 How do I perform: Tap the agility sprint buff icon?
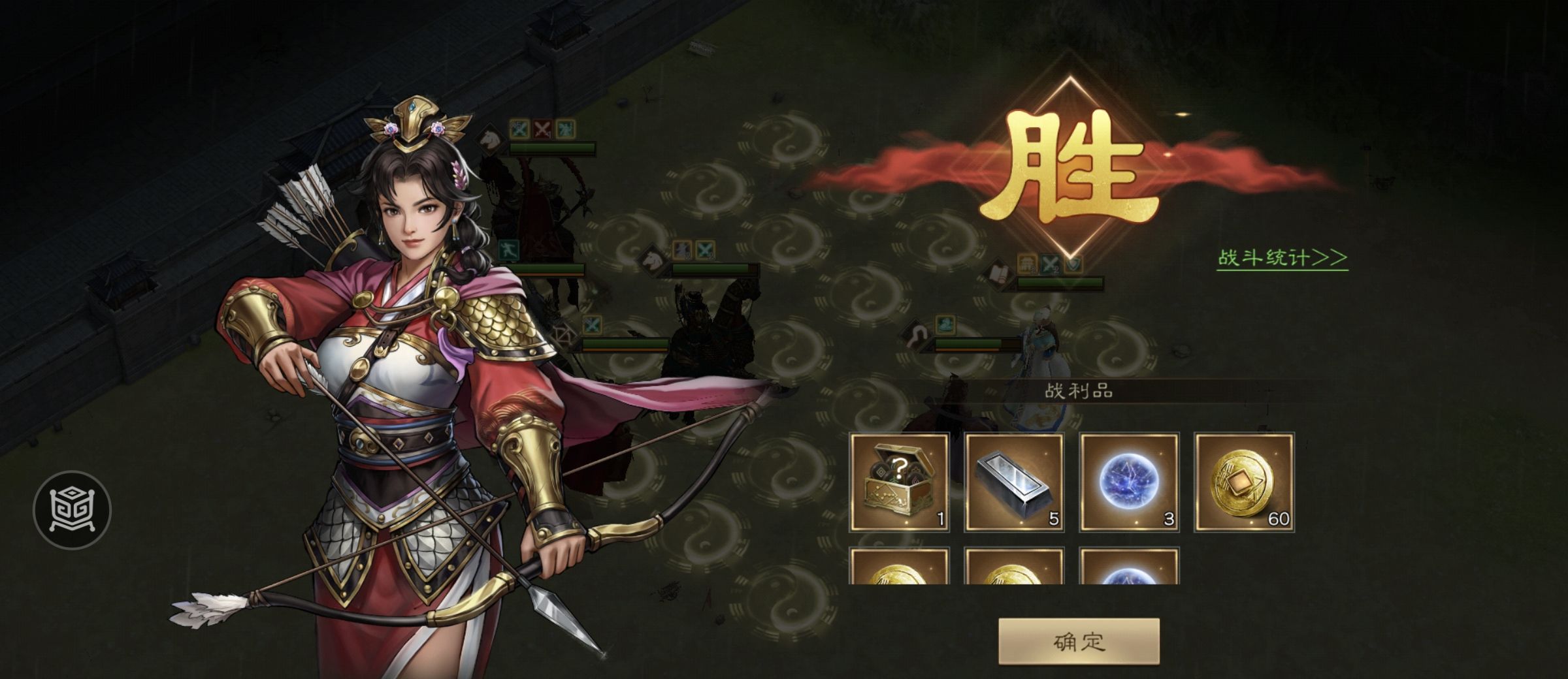510,249
